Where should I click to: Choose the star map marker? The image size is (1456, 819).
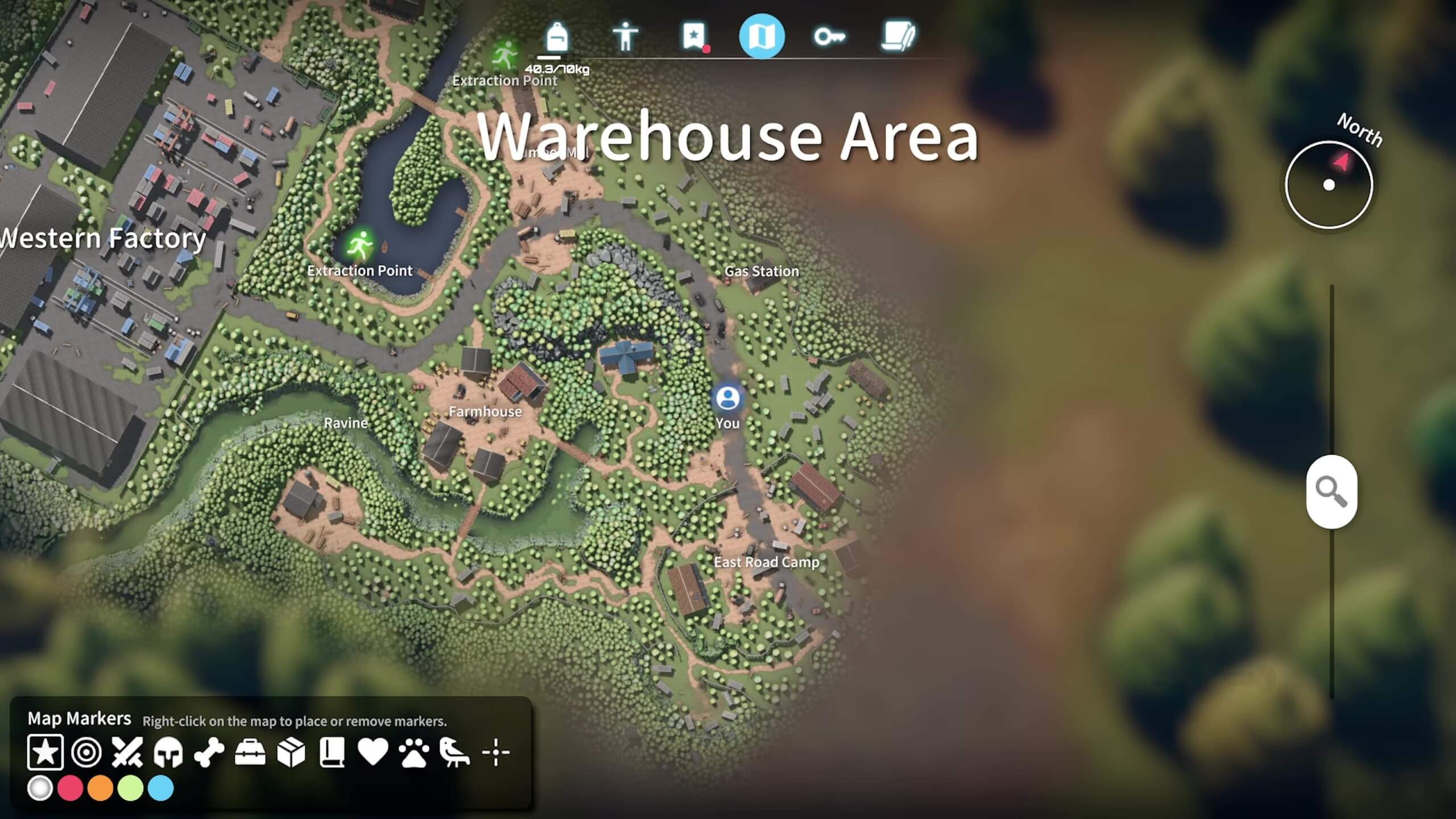click(45, 752)
